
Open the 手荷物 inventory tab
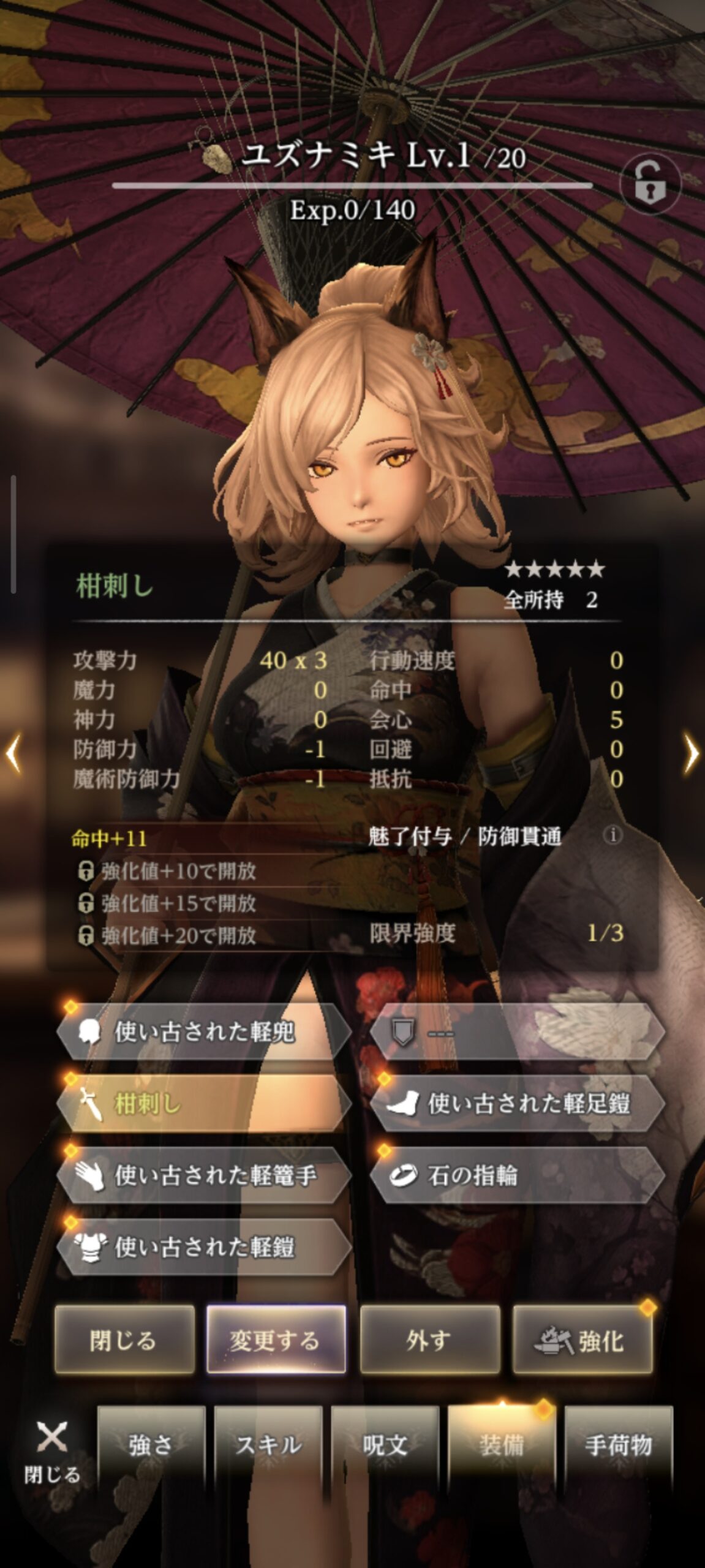click(618, 1445)
